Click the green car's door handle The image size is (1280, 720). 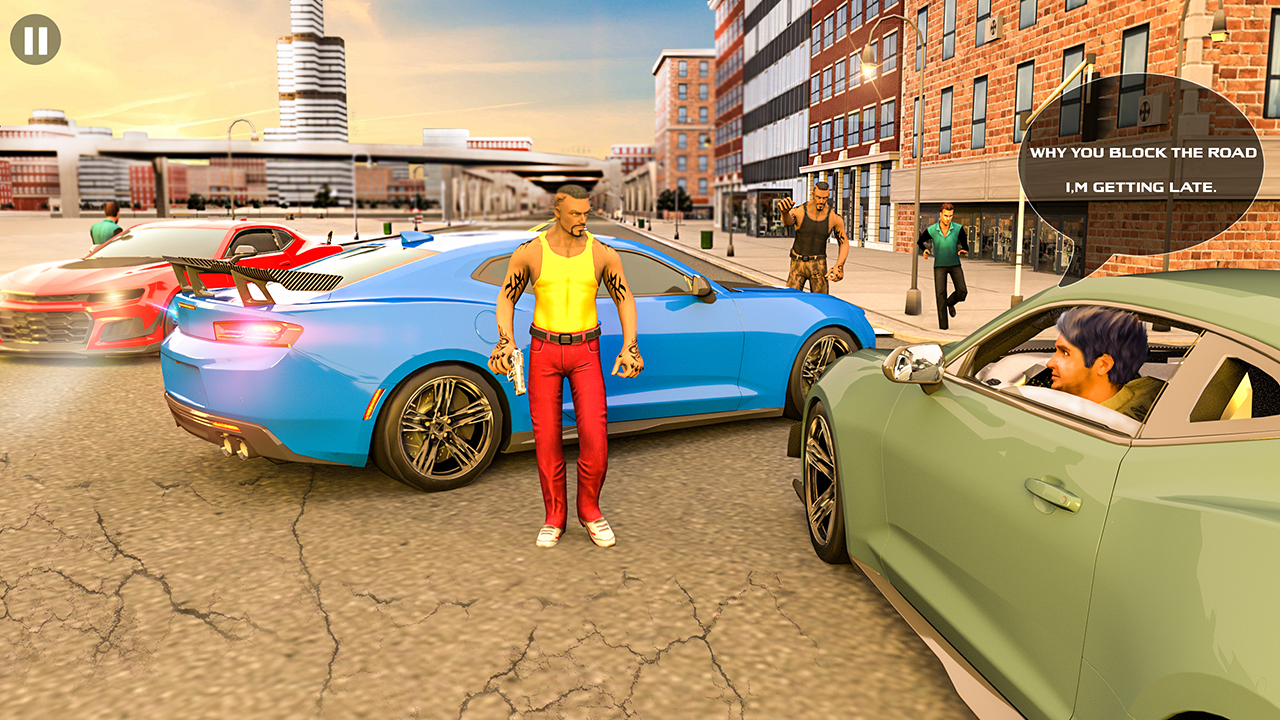coord(1055,495)
